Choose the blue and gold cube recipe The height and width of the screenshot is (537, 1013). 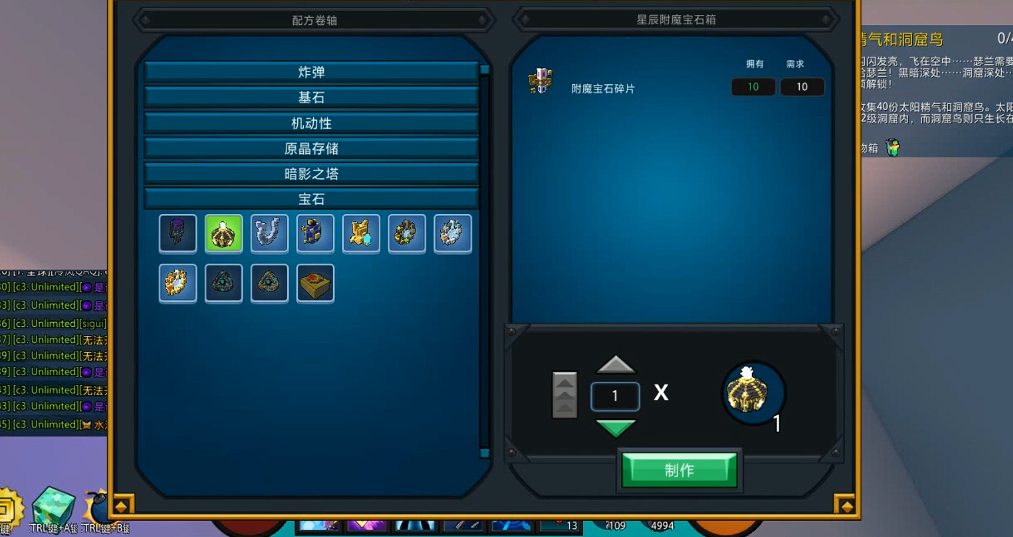[x=316, y=234]
